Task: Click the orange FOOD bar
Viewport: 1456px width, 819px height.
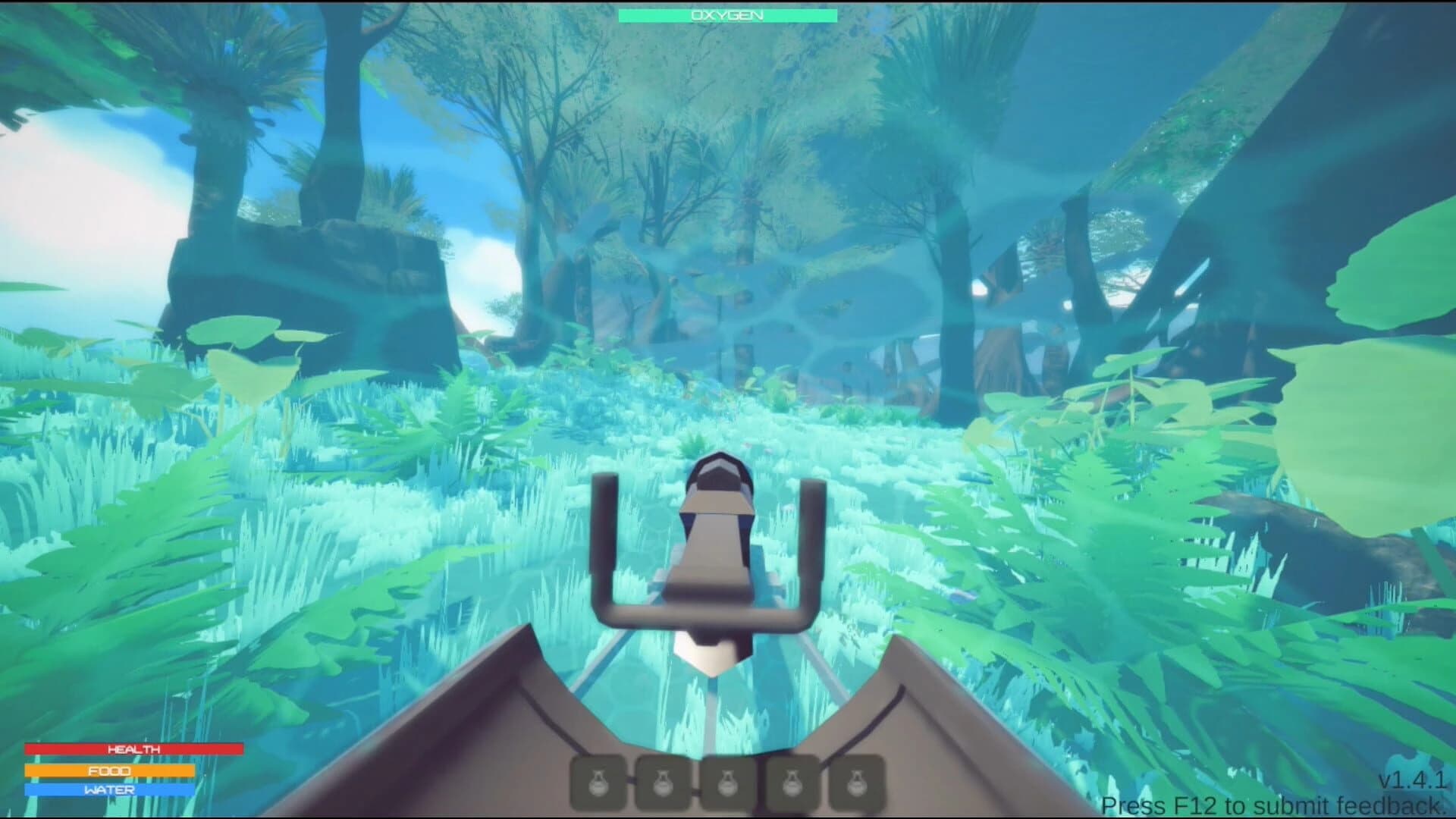Action: pos(110,770)
